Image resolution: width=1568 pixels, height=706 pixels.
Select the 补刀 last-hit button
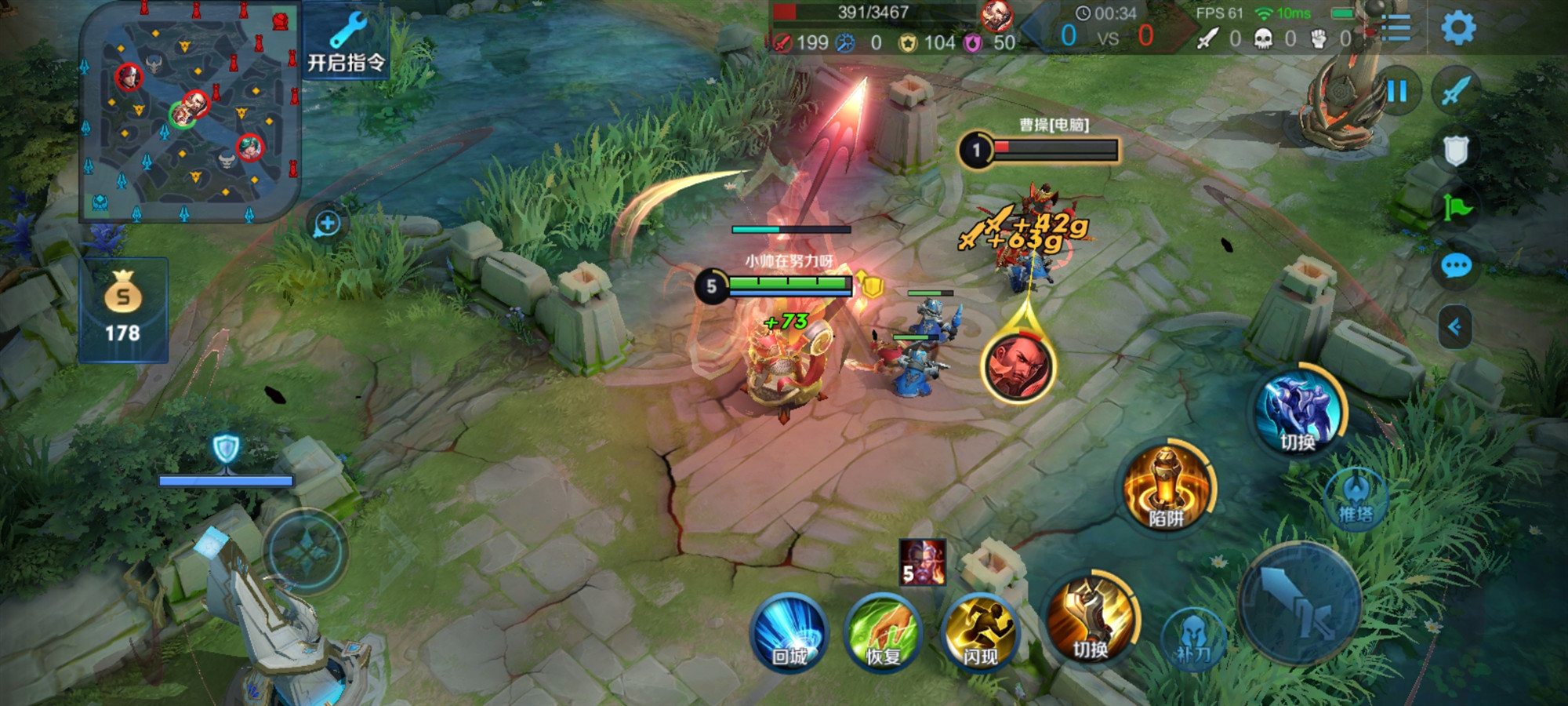click(x=1192, y=639)
